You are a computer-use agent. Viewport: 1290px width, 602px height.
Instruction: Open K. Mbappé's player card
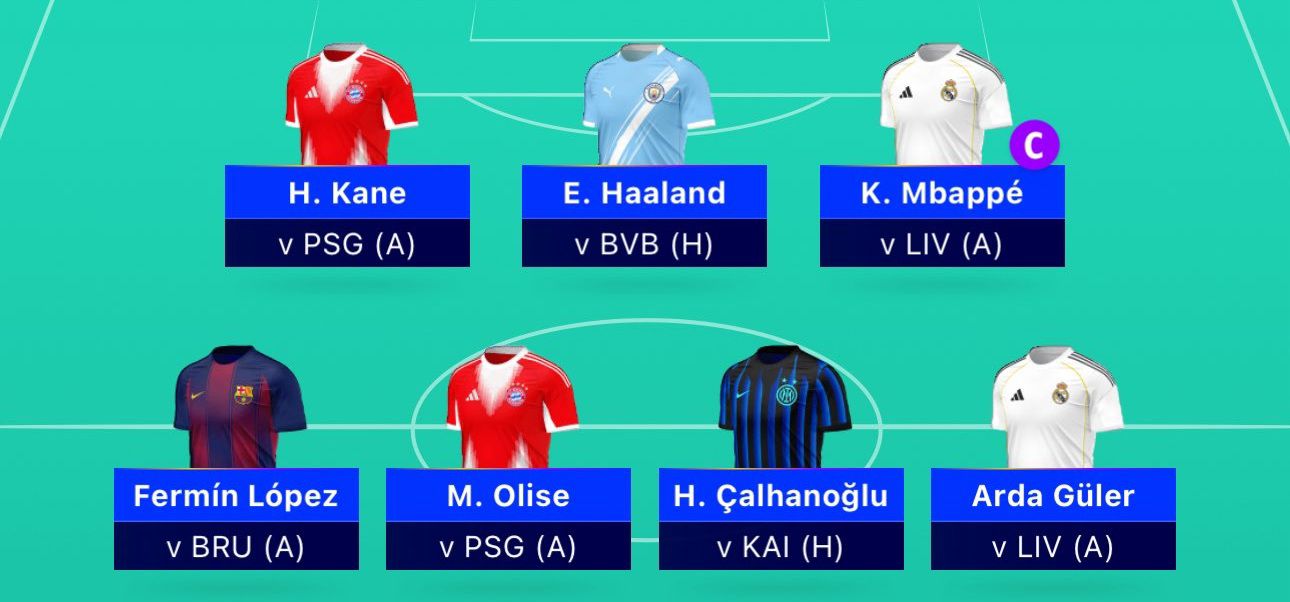942,193
